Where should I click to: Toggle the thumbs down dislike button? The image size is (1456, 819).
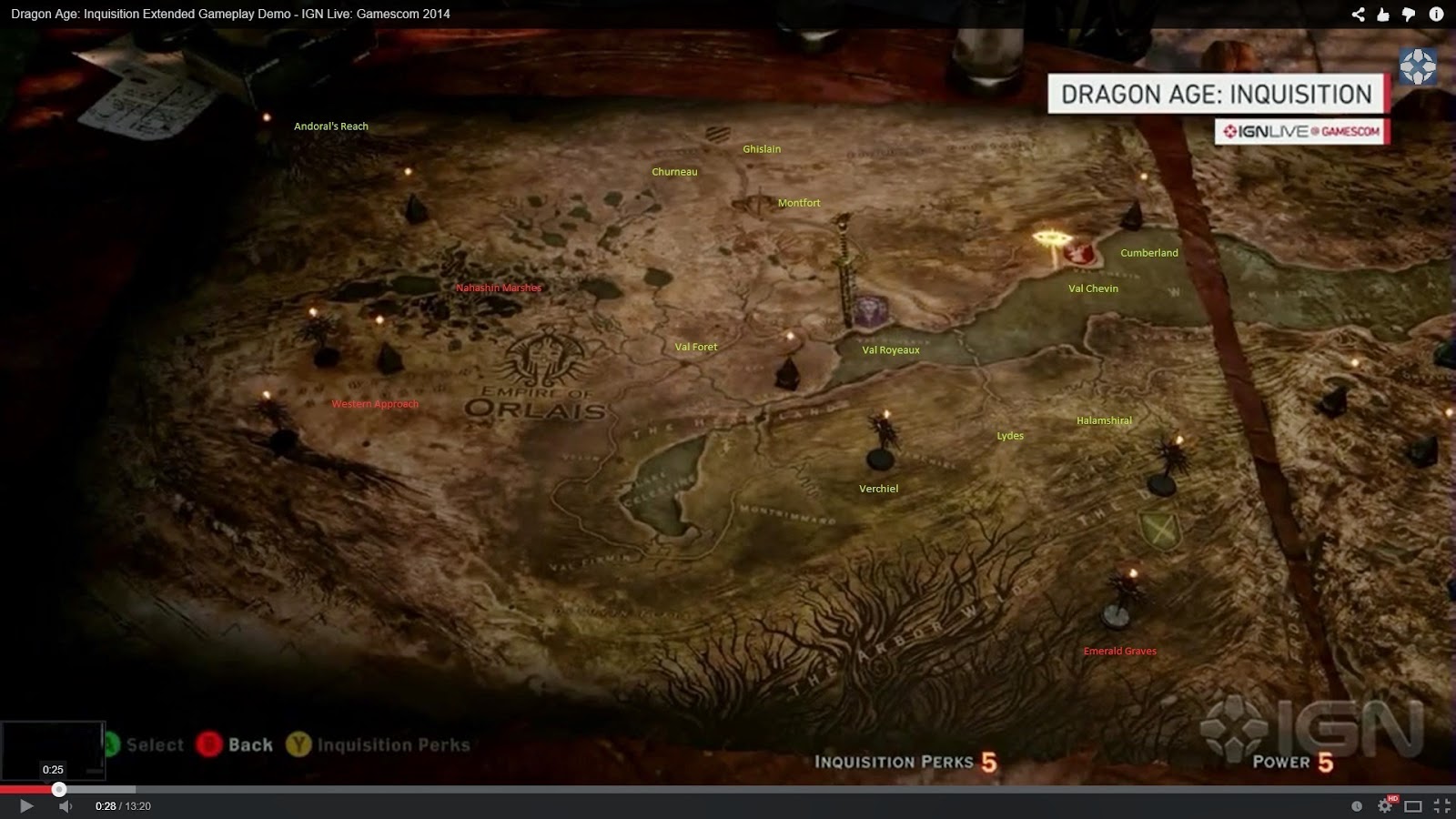point(1409,14)
